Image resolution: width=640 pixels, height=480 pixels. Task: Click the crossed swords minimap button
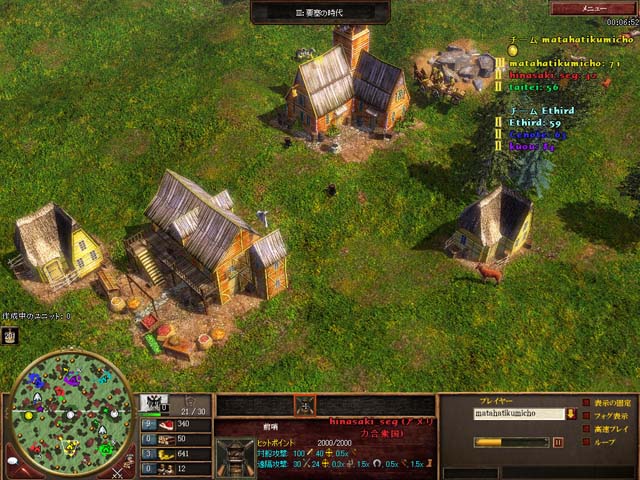[118, 472]
